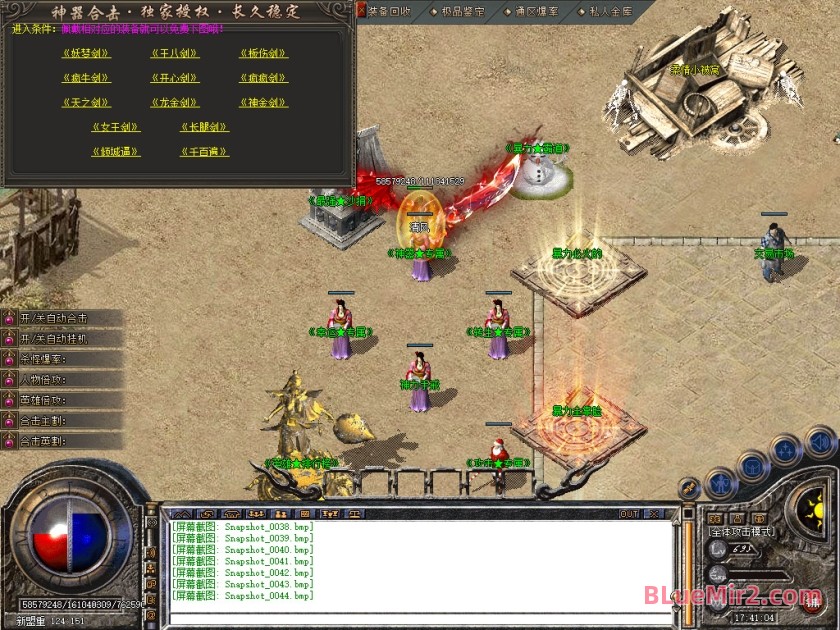The height and width of the screenshot is (630, 840).
Task: Open 装备回收 equipment recycling
Action: [x=389, y=11]
